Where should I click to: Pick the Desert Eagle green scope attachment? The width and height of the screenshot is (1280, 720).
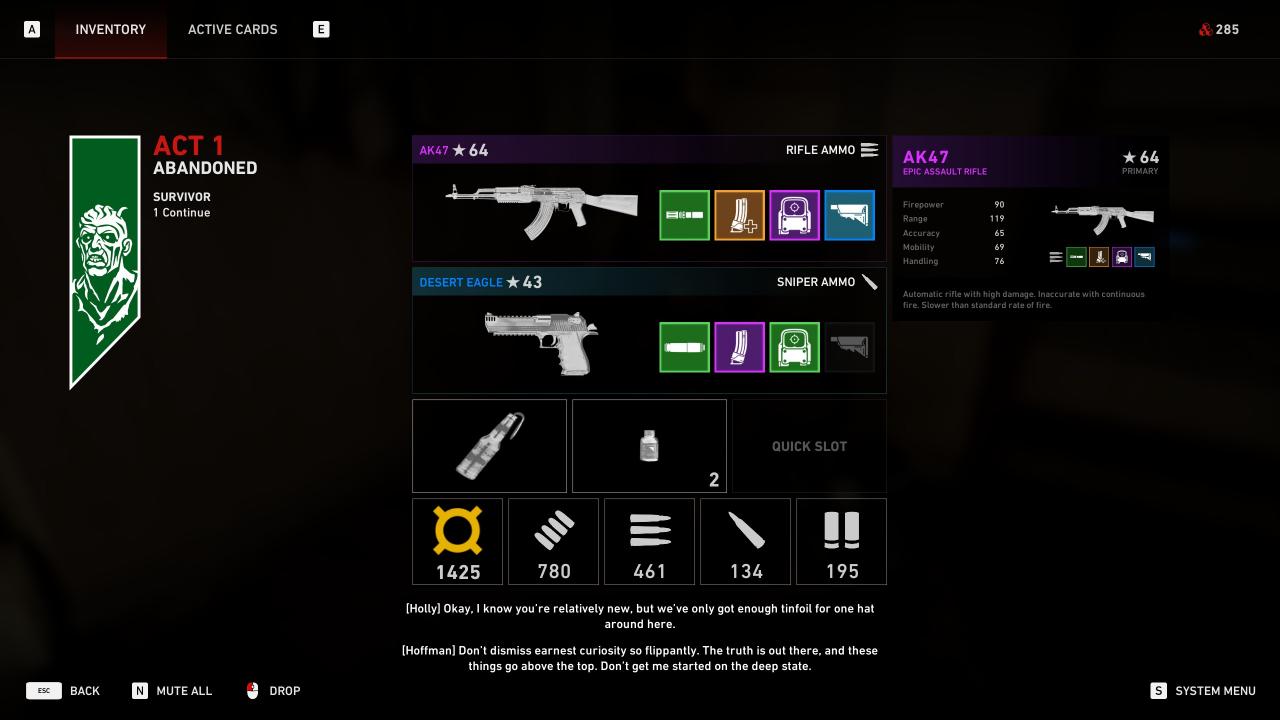794,347
